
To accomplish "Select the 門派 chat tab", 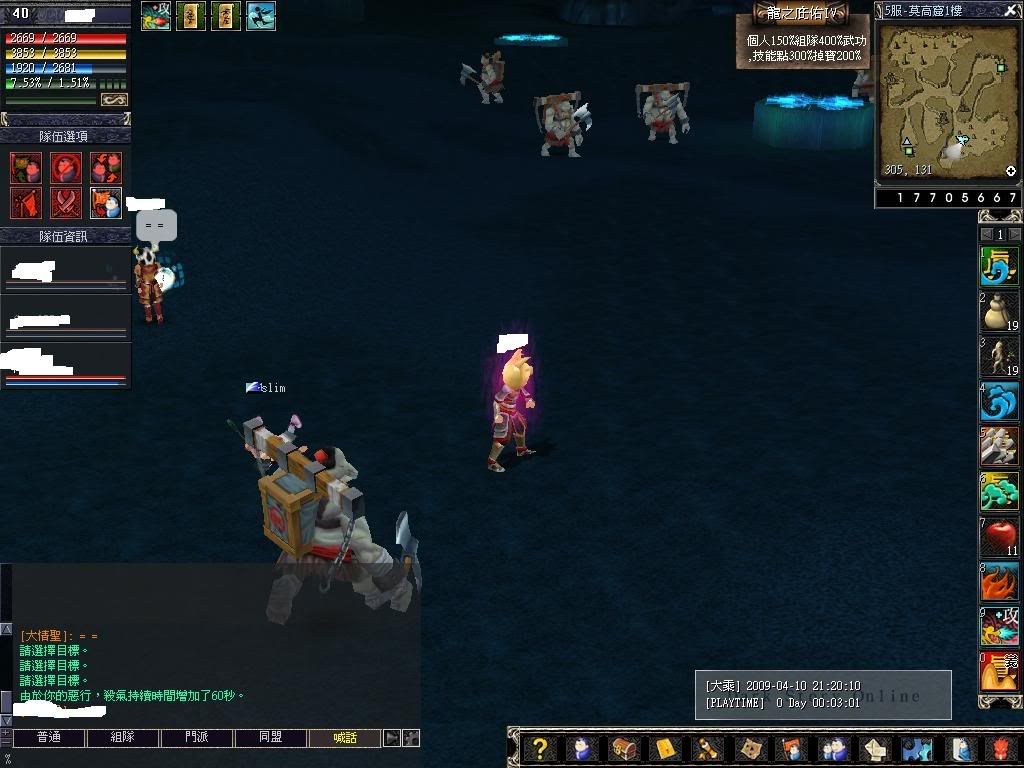I will pos(197,738).
